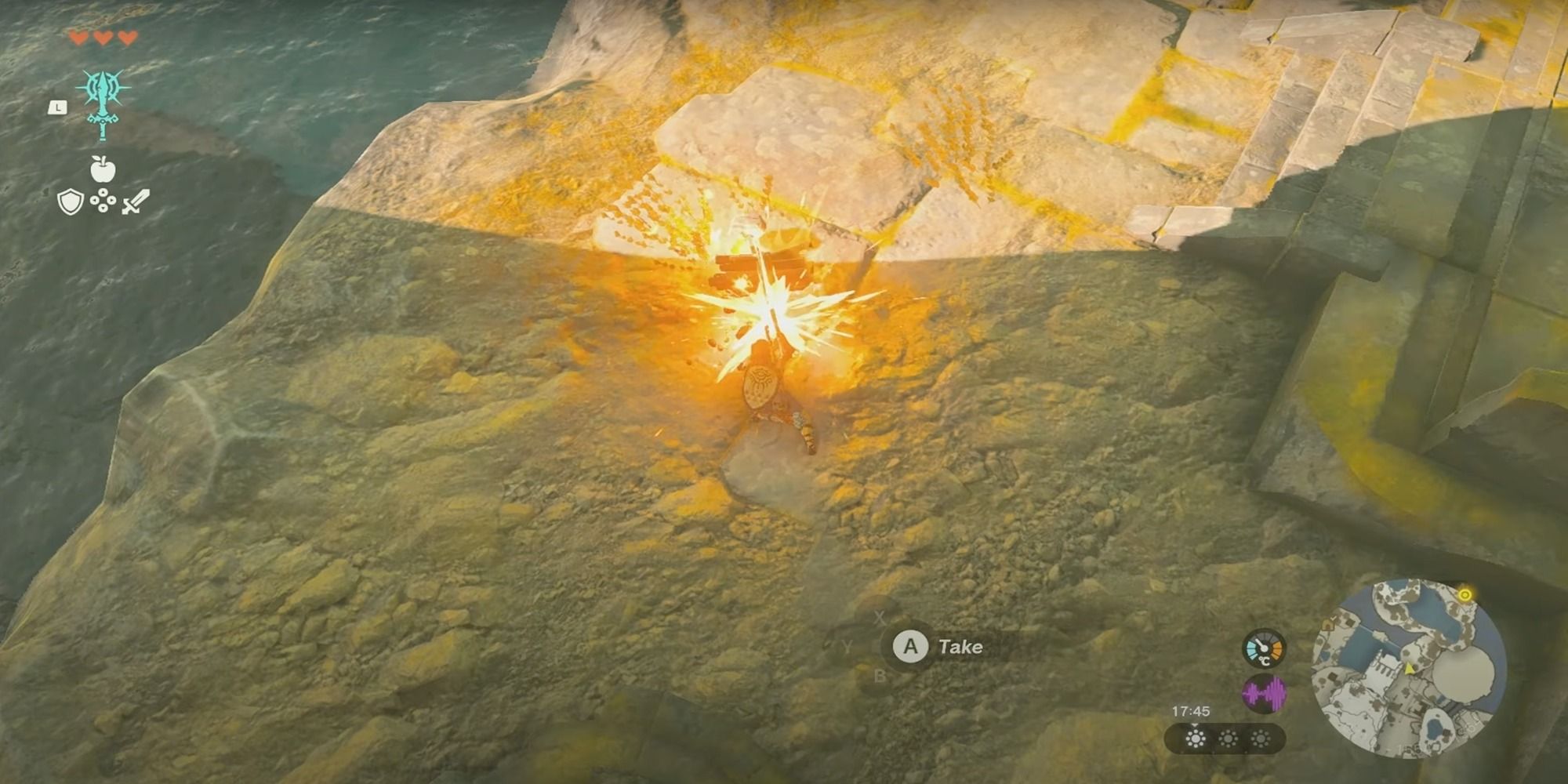The width and height of the screenshot is (1568, 784).
Task: Select the glowing sword ability icon
Action: coord(102,99)
